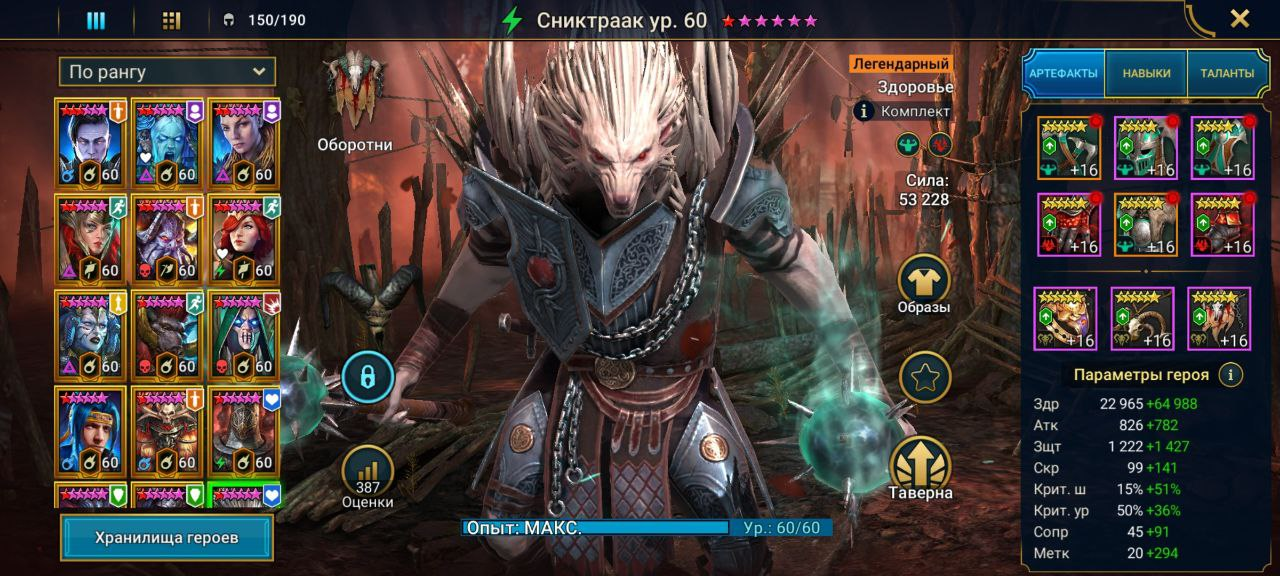Open the Таланты tab

pos(1227,73)
